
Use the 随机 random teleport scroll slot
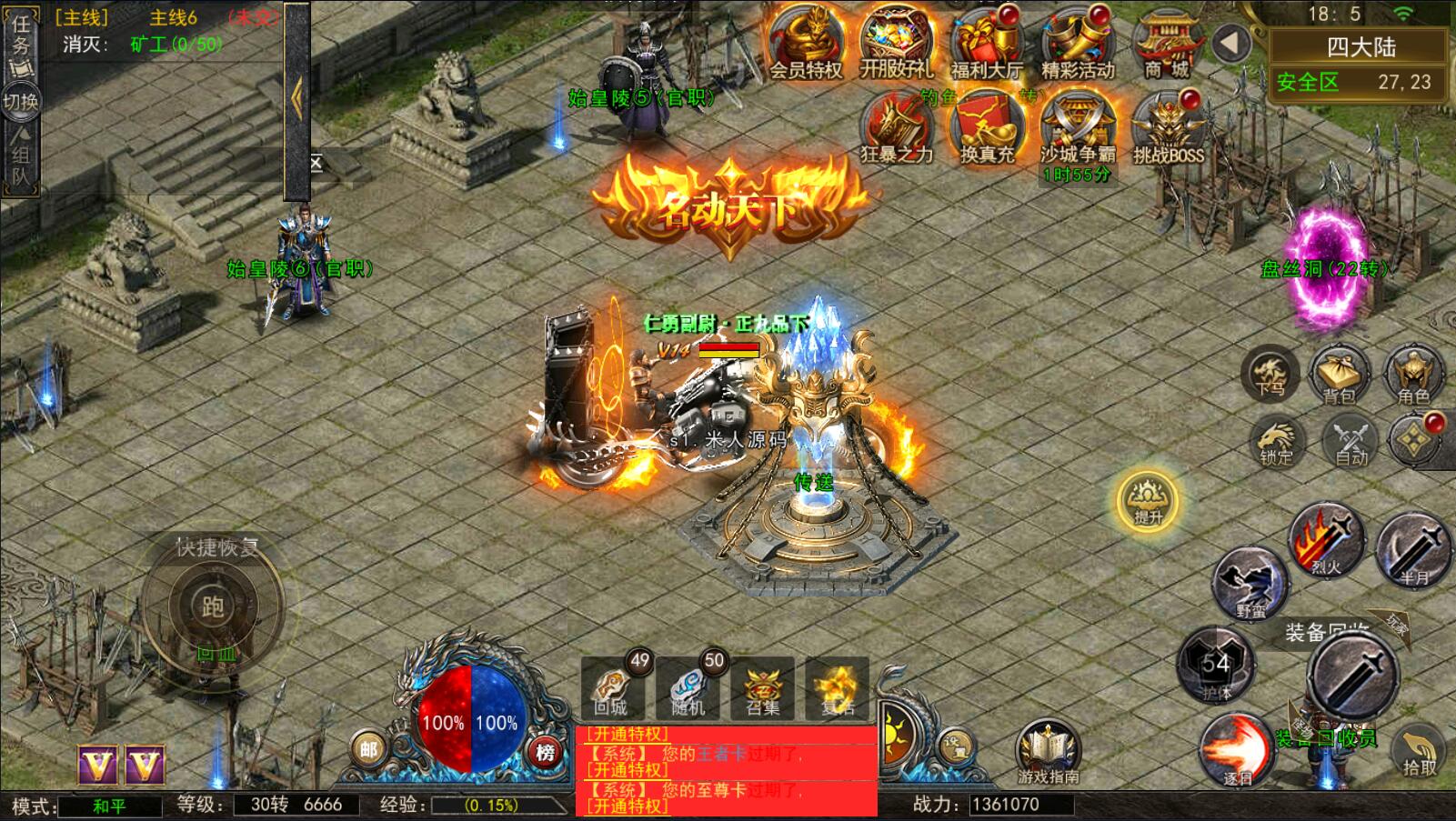tap(688, 688)
